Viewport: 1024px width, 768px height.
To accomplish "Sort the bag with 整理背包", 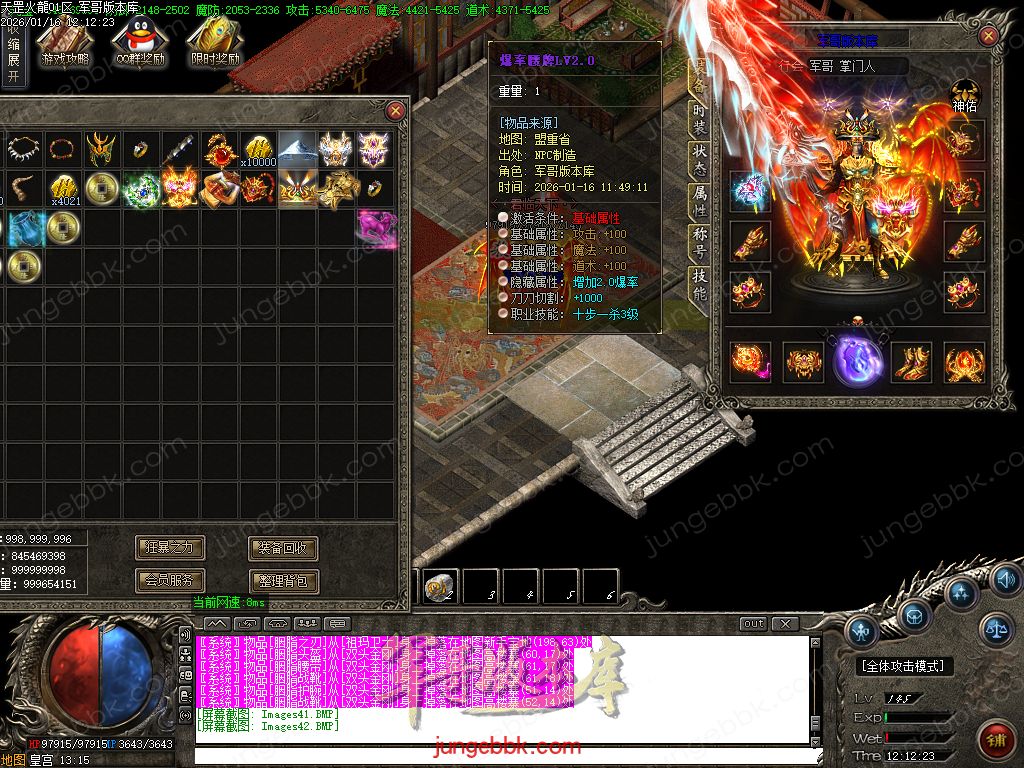I will (283, 580).
